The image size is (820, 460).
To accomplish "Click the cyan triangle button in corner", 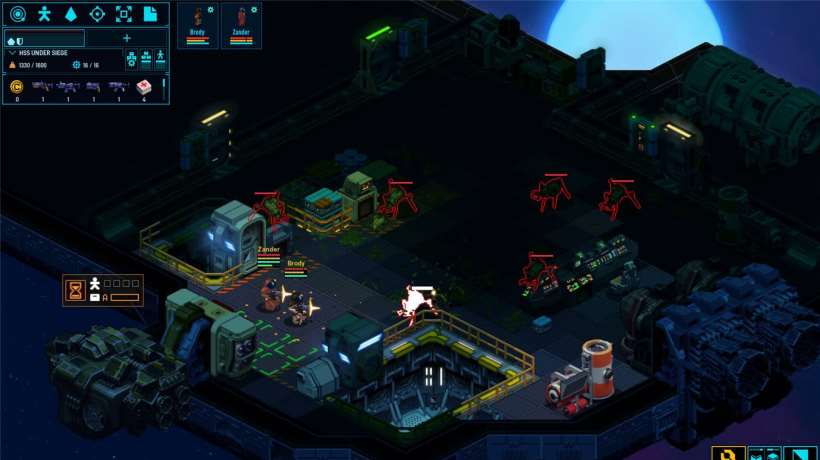I will point(802,452).
